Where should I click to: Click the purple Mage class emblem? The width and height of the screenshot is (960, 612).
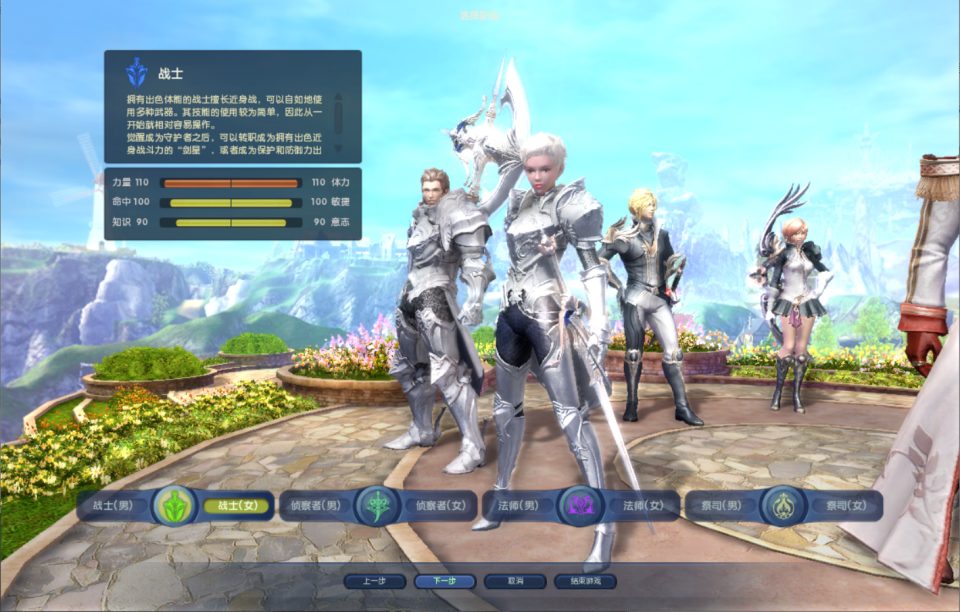pos(580,505)
